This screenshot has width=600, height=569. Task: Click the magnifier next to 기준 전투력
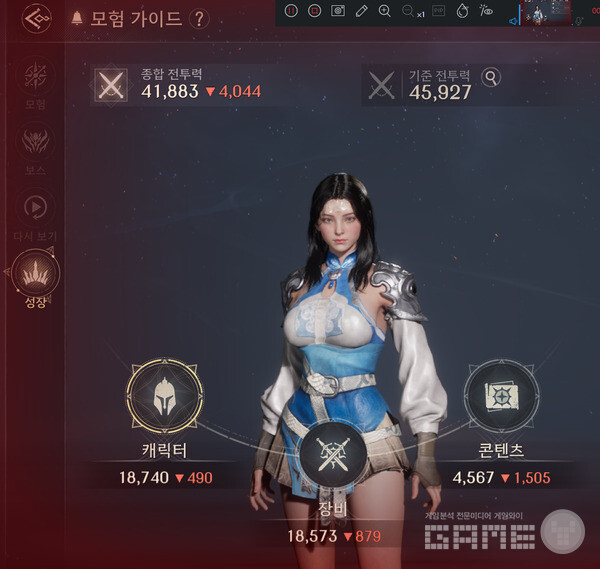(x=491, y=77)
